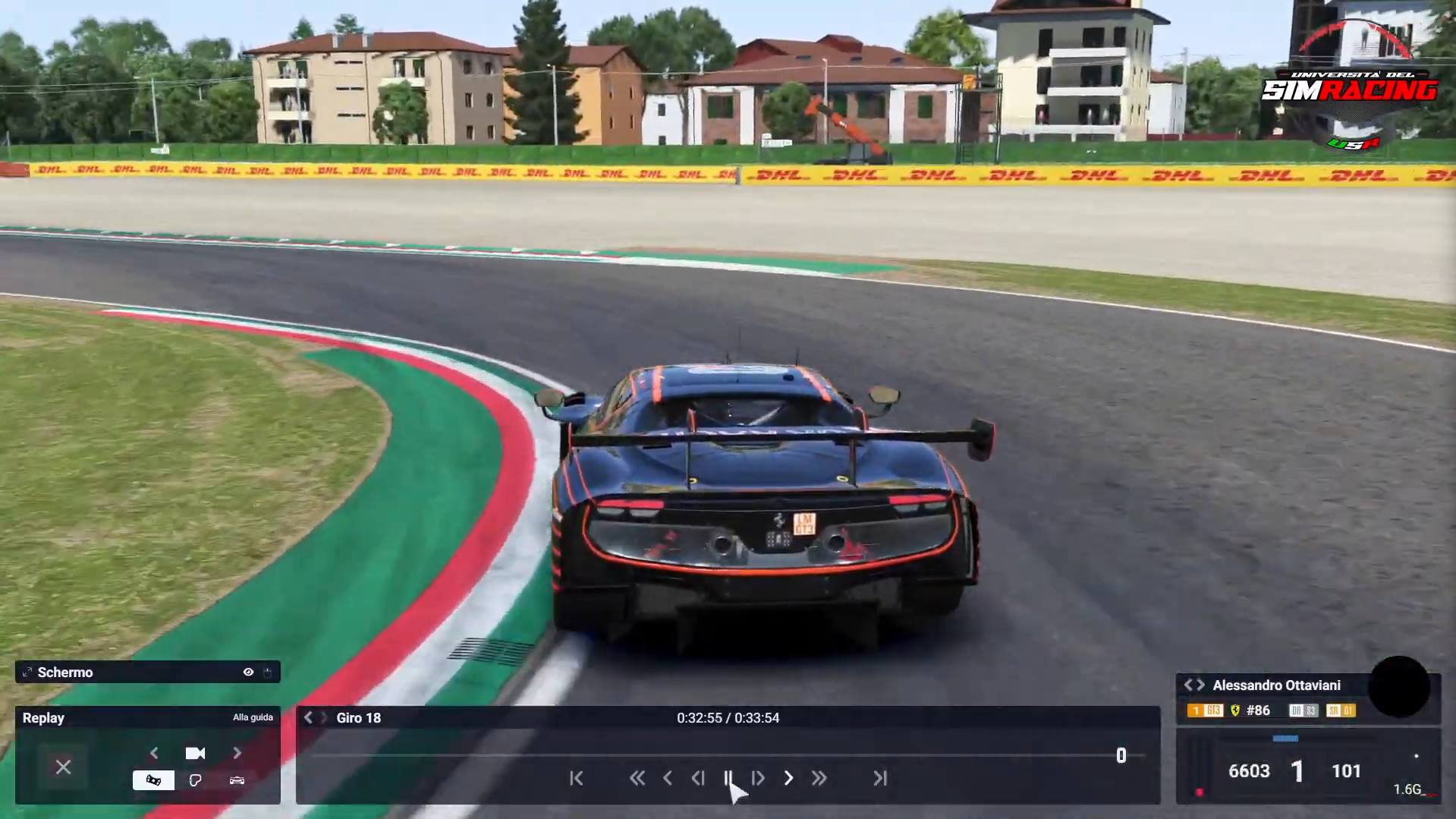Play forward with the single right arrow
Image resolution: width=1456 pixels, height=819 pixels.
(x=789, y=778)
